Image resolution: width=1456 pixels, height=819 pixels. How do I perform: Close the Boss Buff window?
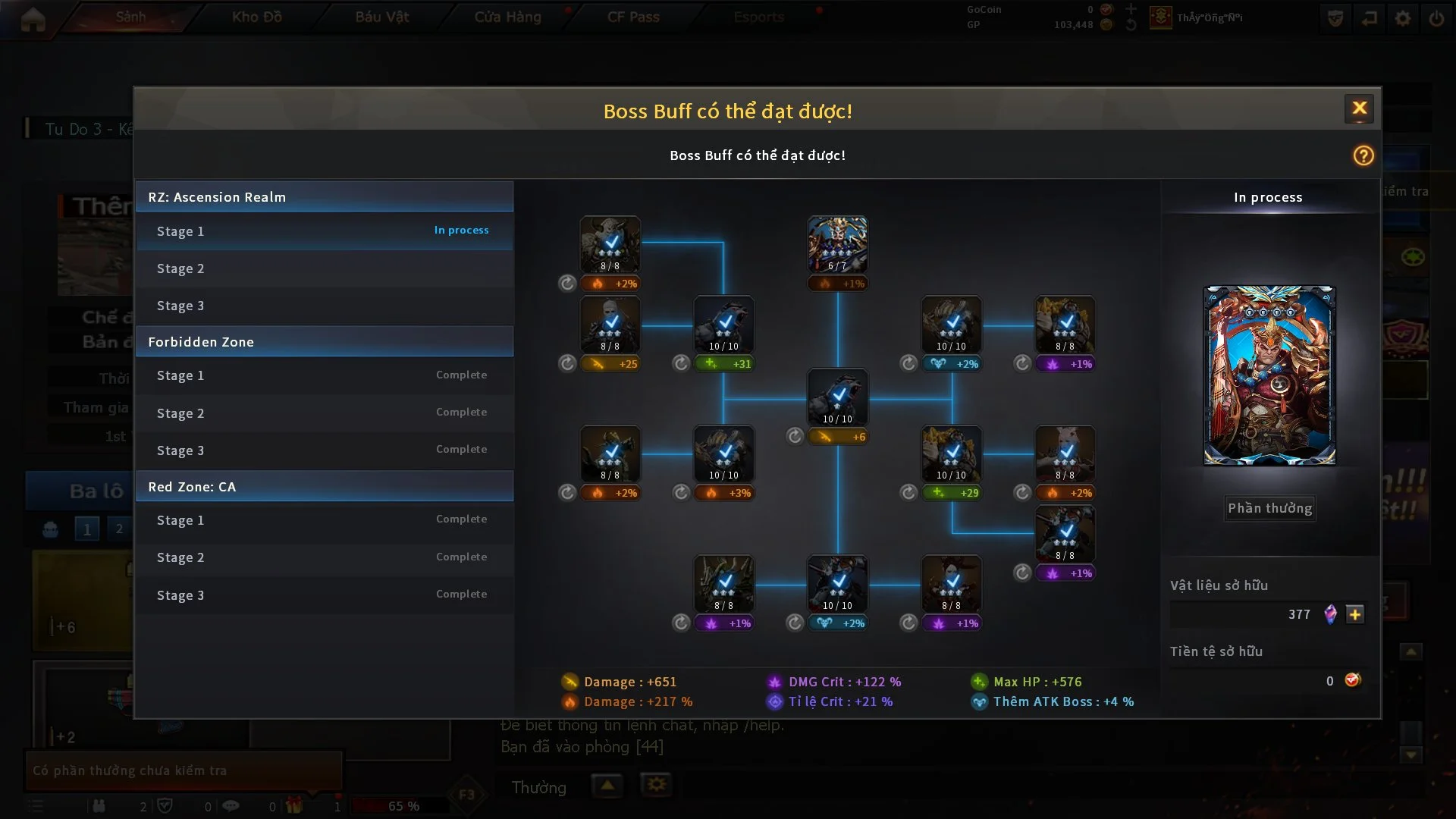[x=1359, y=108]
